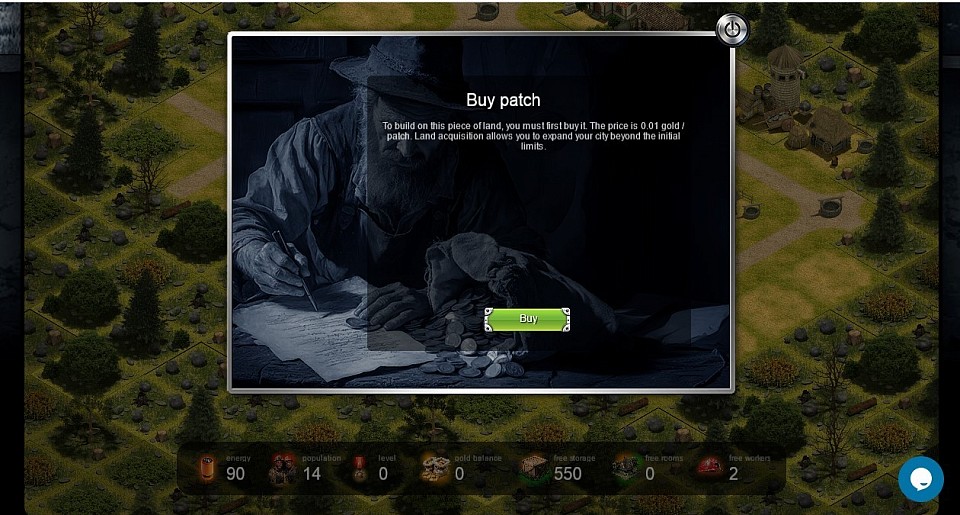The image size is (960, 515).
Task: Open the live chat bubble
Action: click(x=920, y=479)
